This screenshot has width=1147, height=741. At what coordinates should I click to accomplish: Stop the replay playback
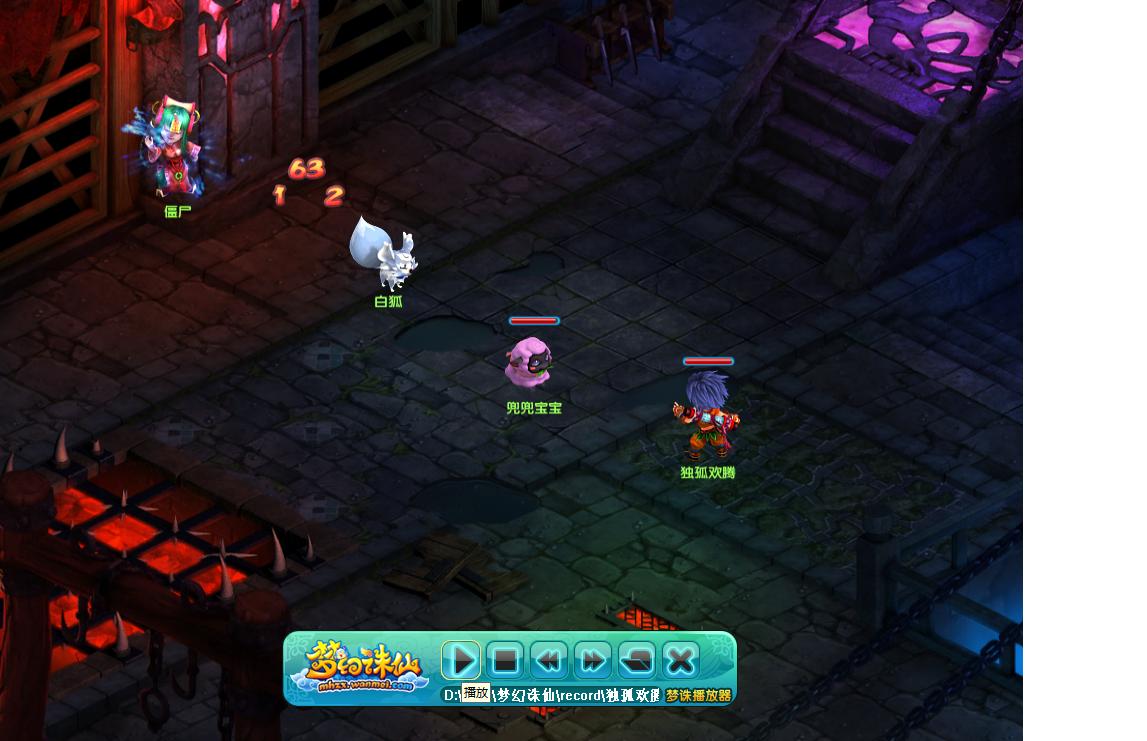coord(505,660)
